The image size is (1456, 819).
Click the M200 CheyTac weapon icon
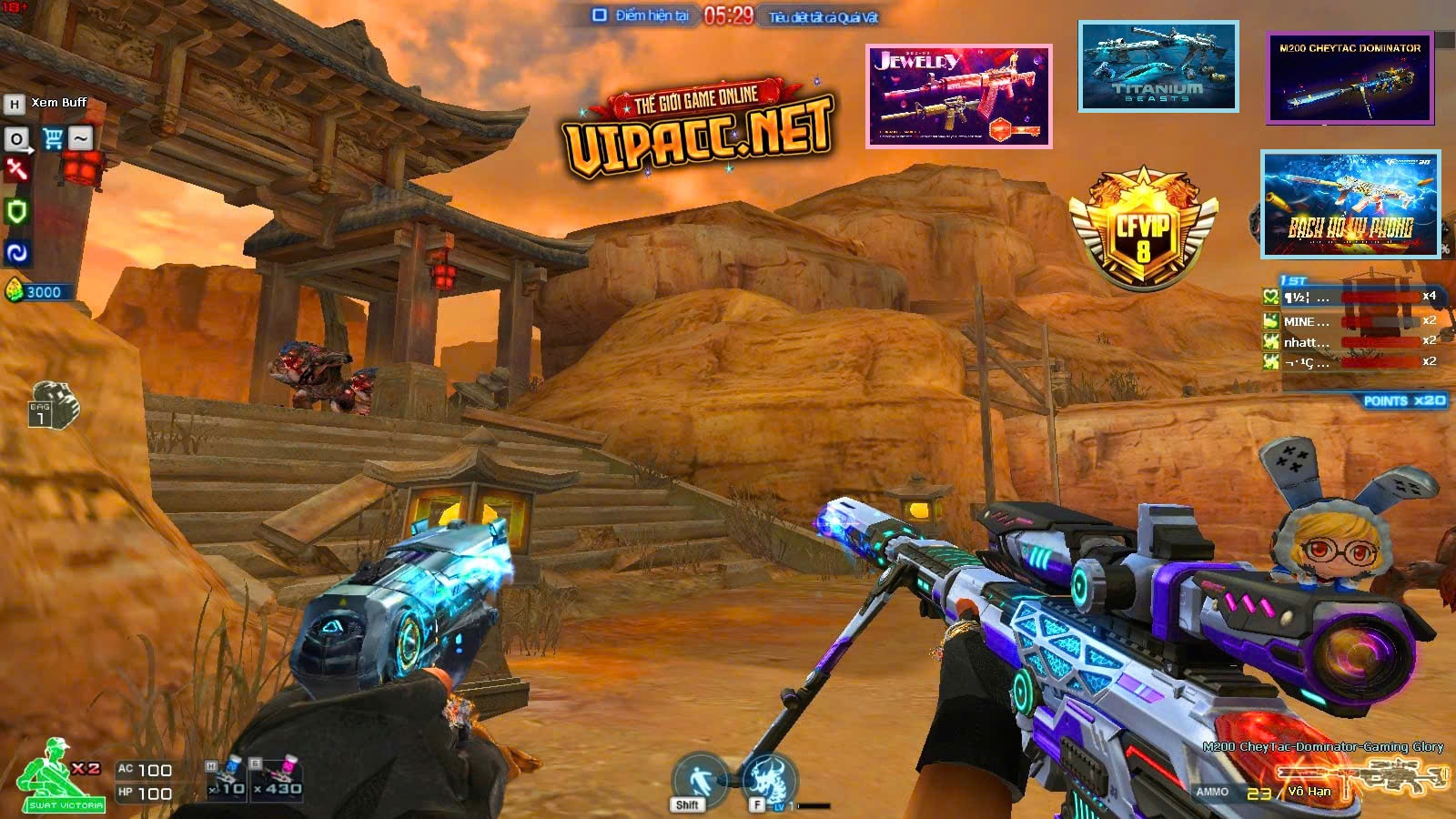click(1360, 778)
